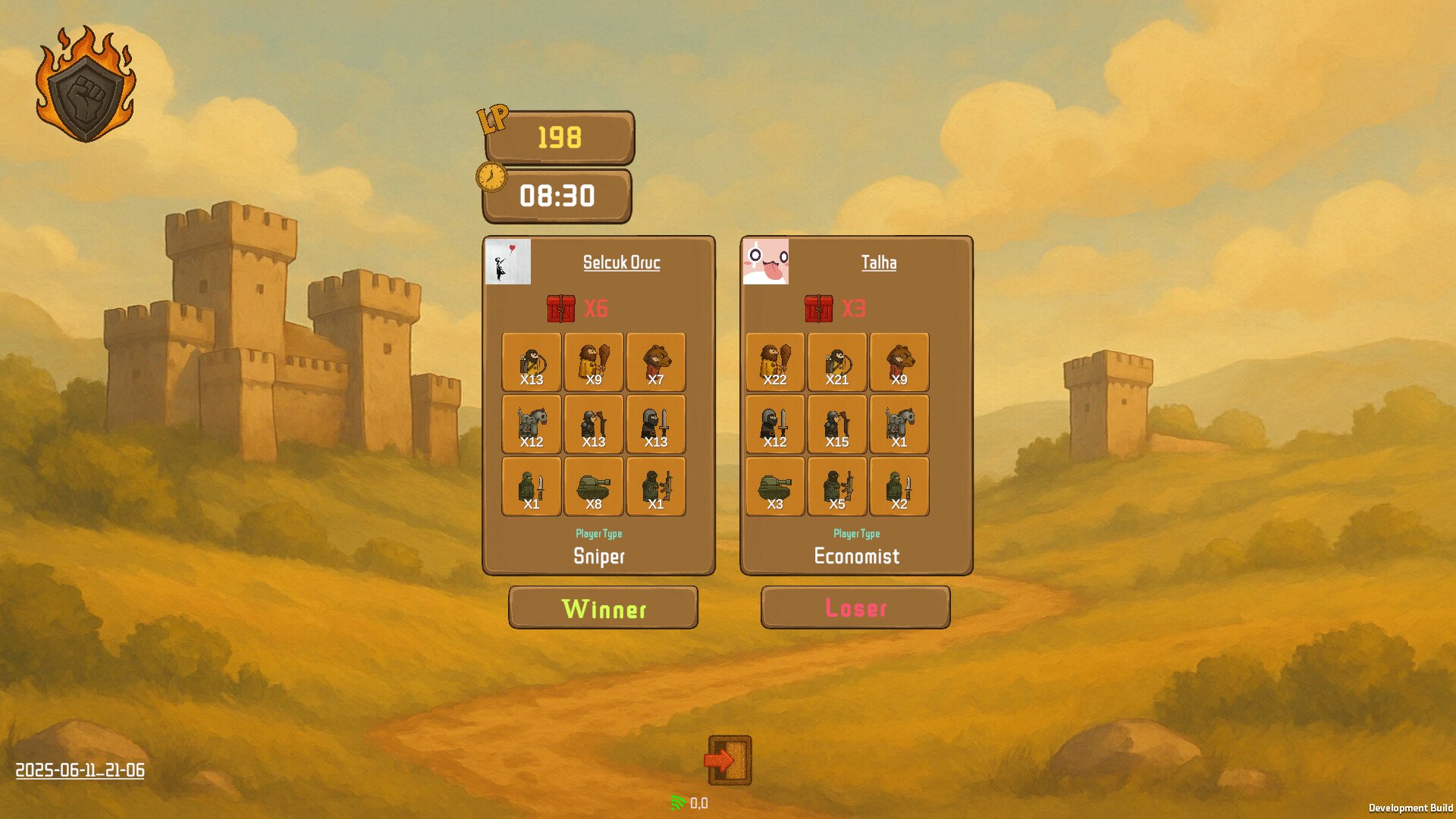Viewport: 1456px width, 819px height.
Task: Select Talha's mounted knight slot X1
Action: (x=899, y=425)
